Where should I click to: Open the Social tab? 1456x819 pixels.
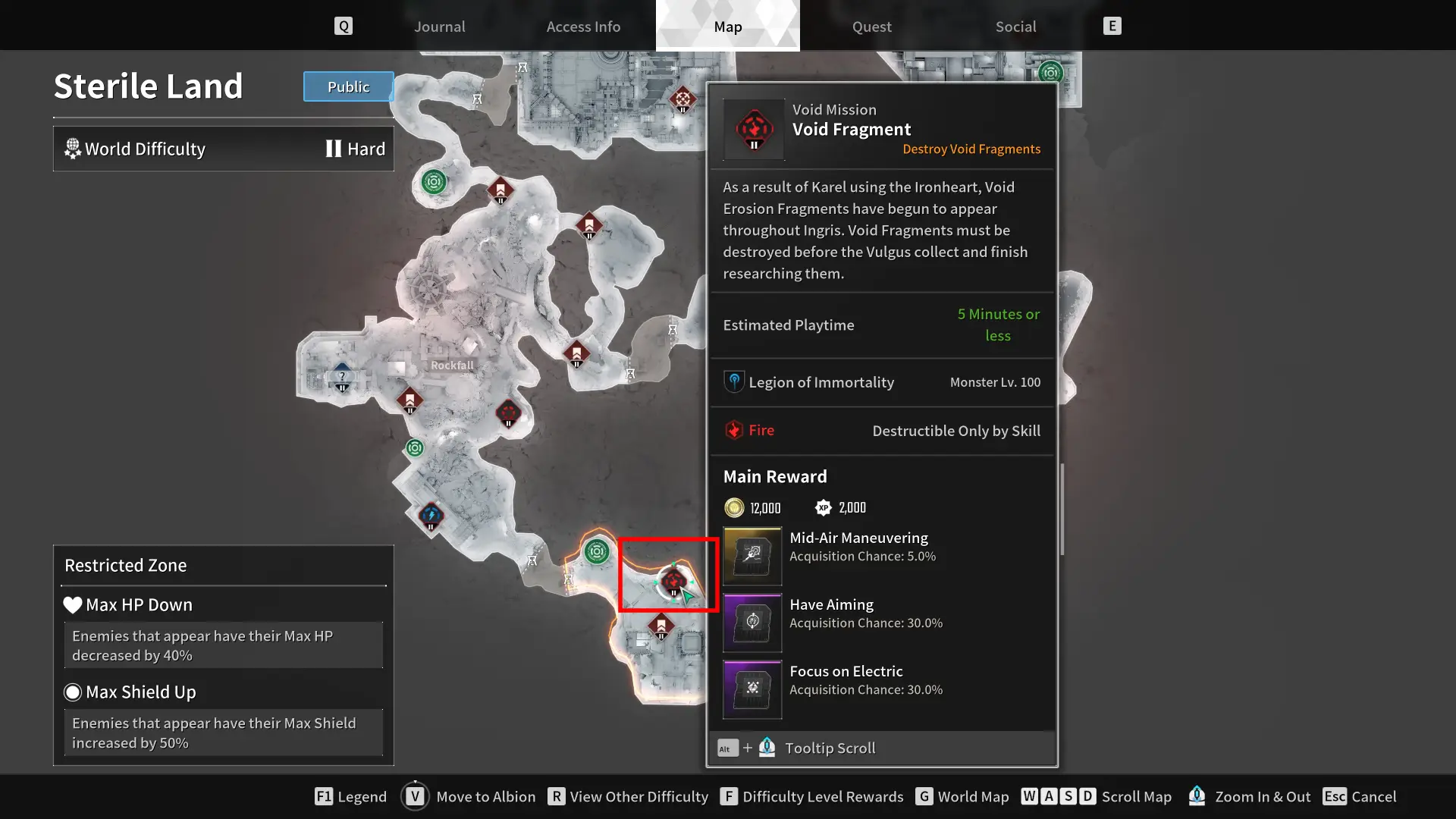pyautogui.click(x=1015, y=27)
